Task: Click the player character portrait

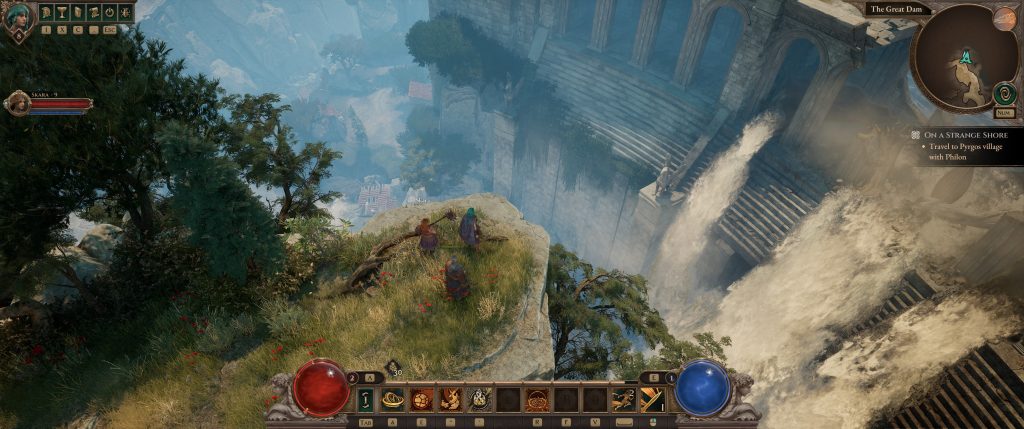Action: coord(18,18)
